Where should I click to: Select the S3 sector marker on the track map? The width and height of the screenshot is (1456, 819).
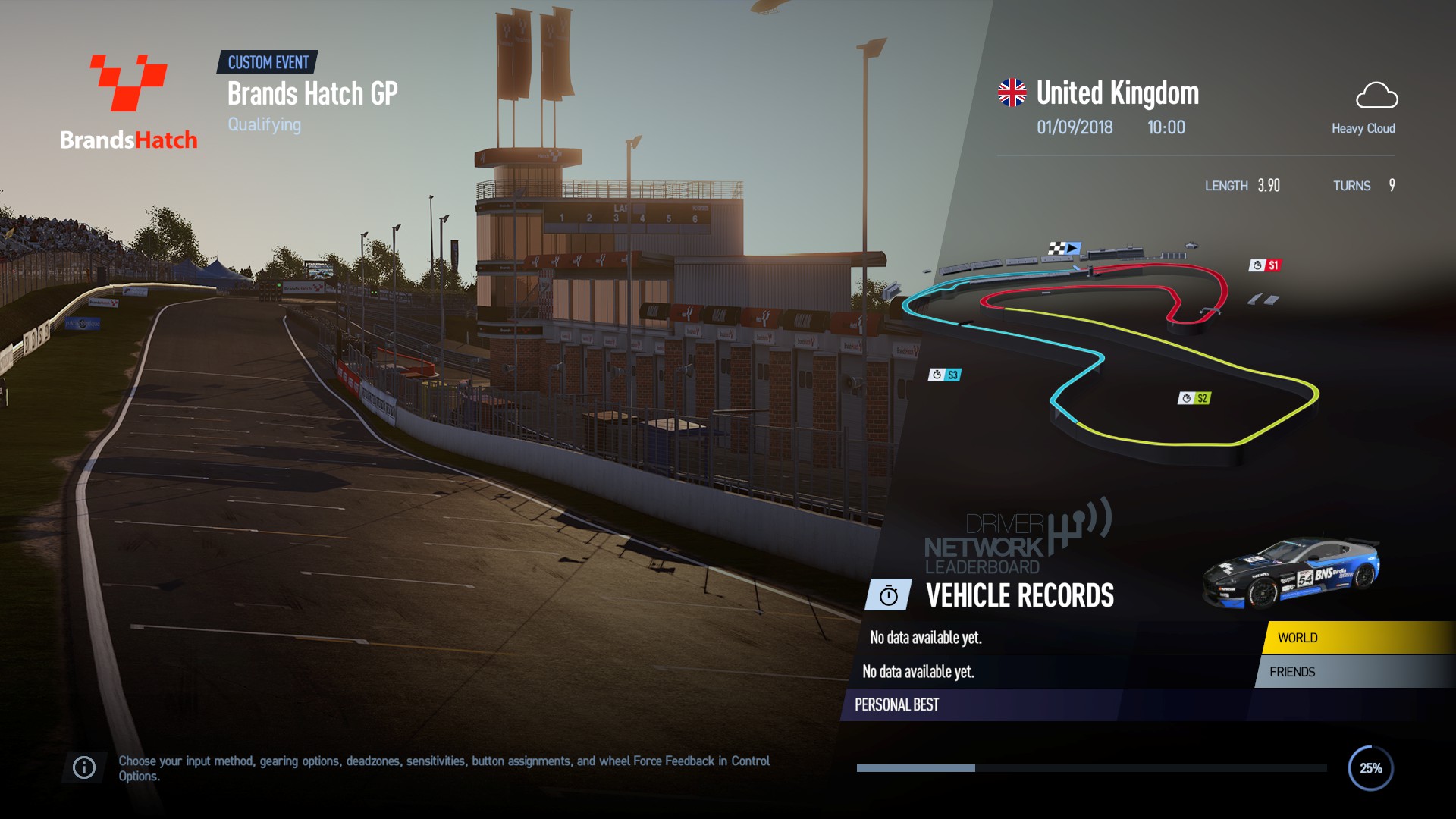(x=946, y=374)
